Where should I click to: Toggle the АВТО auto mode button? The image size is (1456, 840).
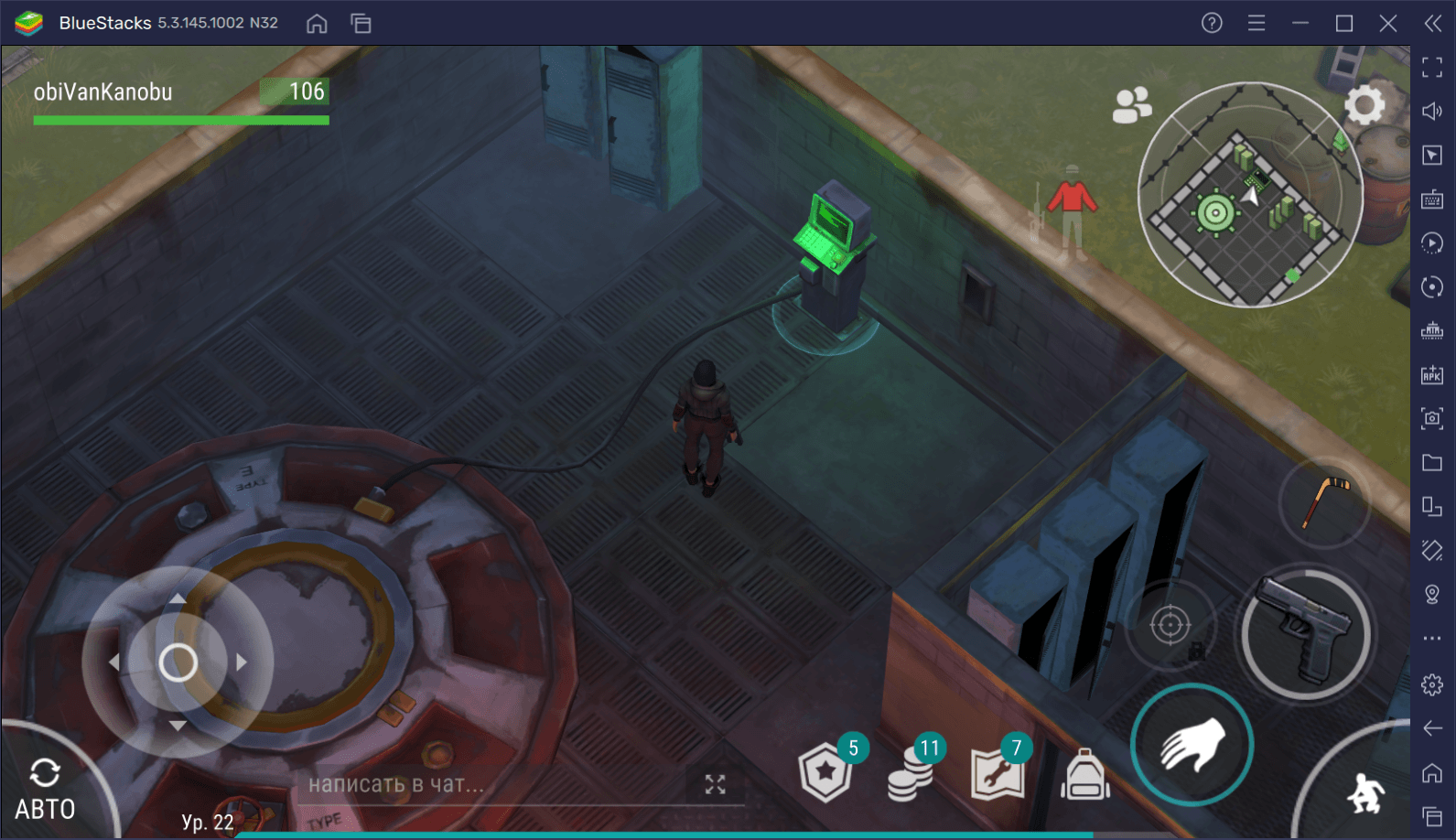[45, 789]
